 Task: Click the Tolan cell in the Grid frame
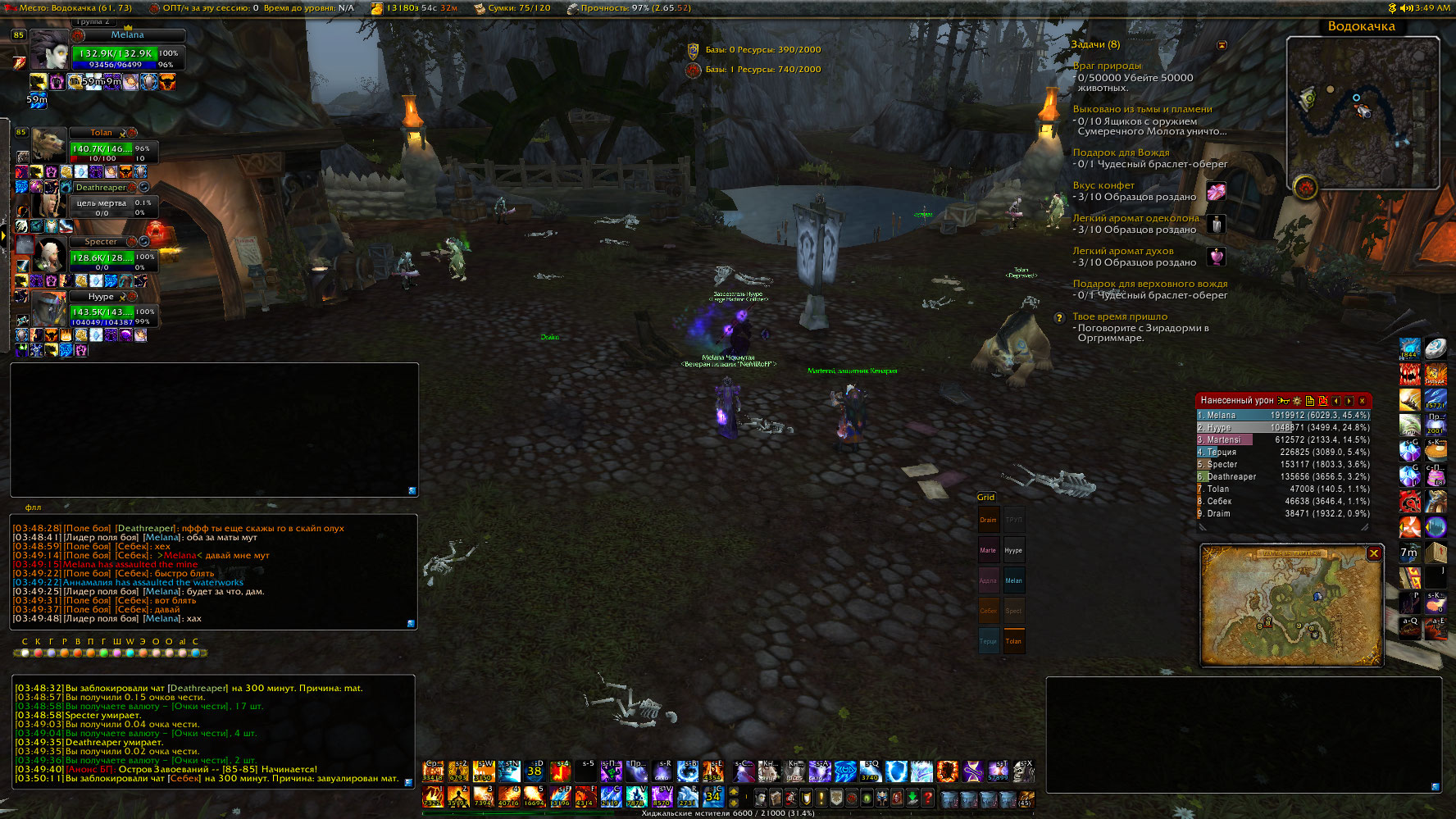click(x=1014, y=641)
